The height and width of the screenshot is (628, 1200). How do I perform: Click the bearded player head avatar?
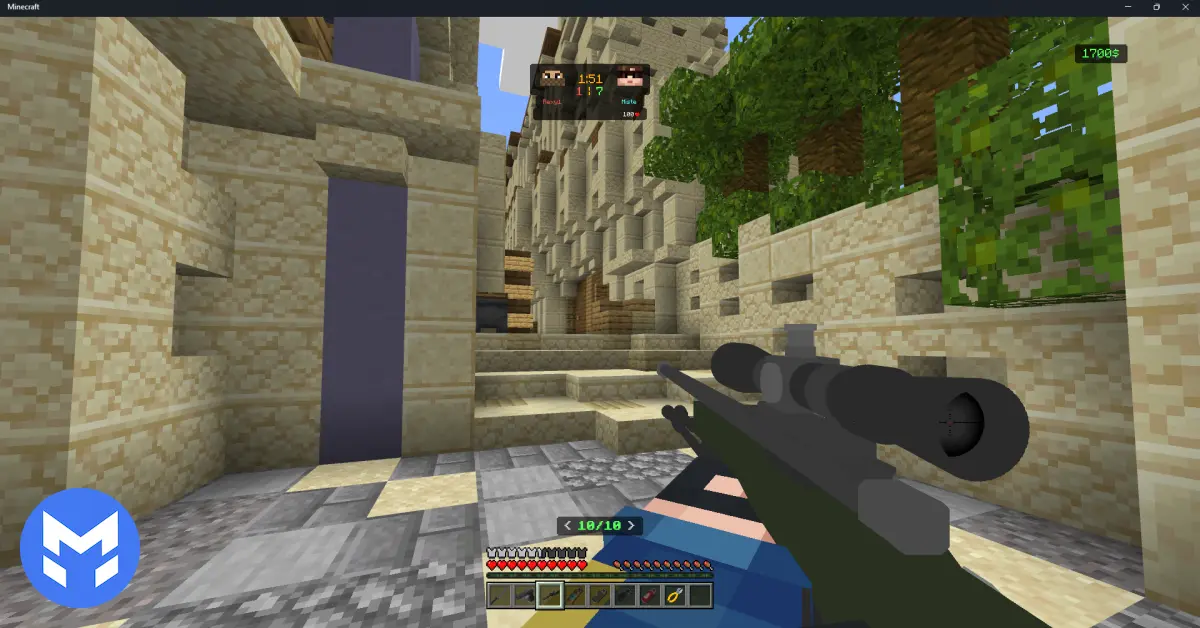(x=553, y=78)
